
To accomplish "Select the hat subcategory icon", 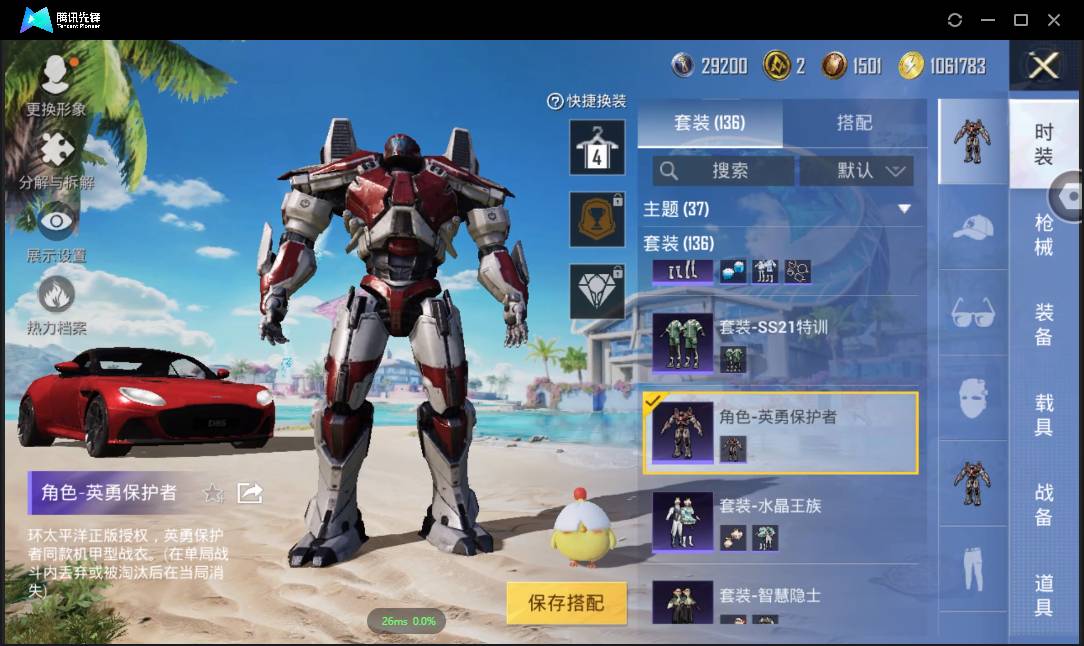I will (972, 229).
